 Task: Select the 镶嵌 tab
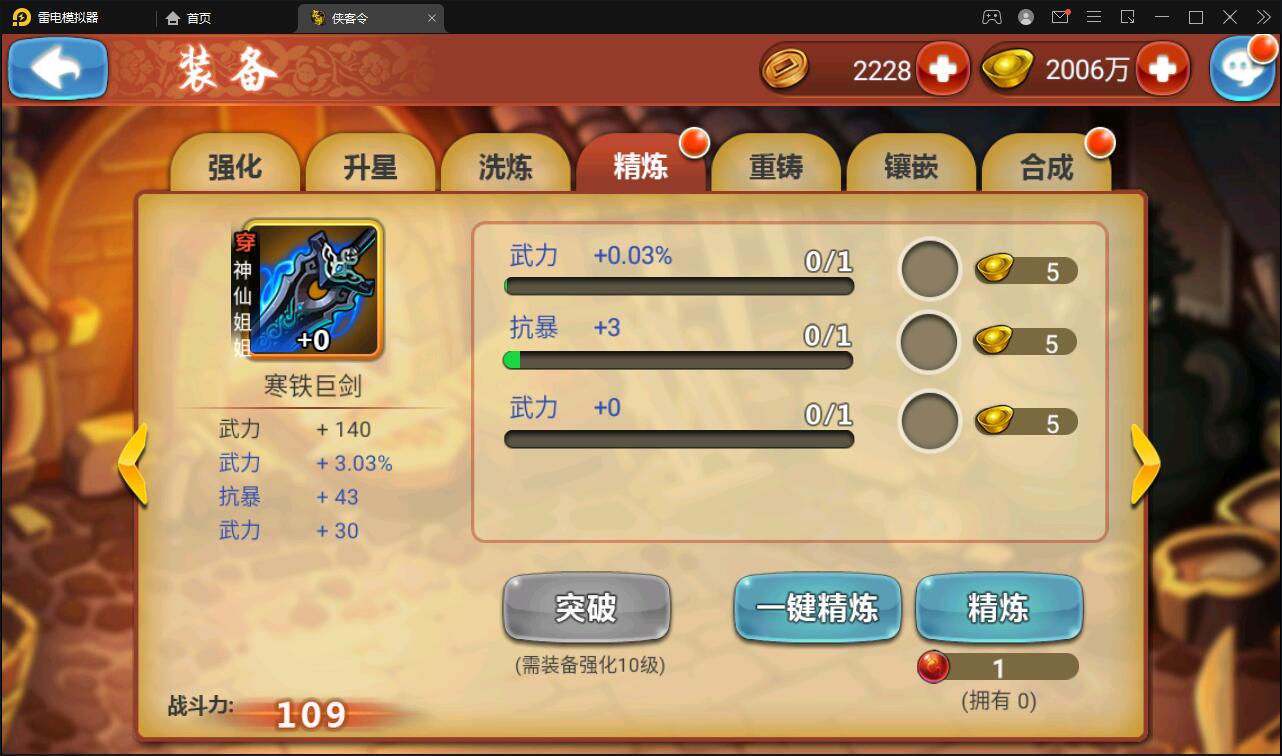[x=911, y=166]
